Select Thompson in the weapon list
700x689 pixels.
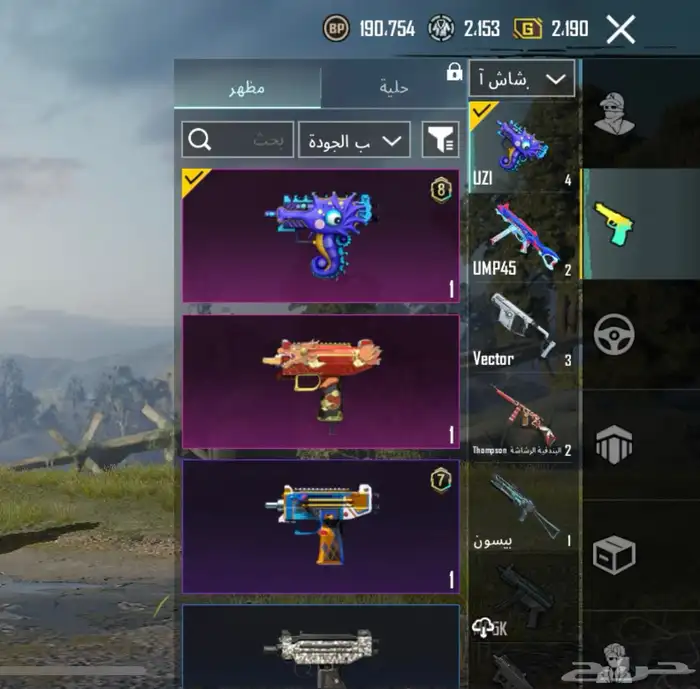pyautogui.click(x=522, y=420)
